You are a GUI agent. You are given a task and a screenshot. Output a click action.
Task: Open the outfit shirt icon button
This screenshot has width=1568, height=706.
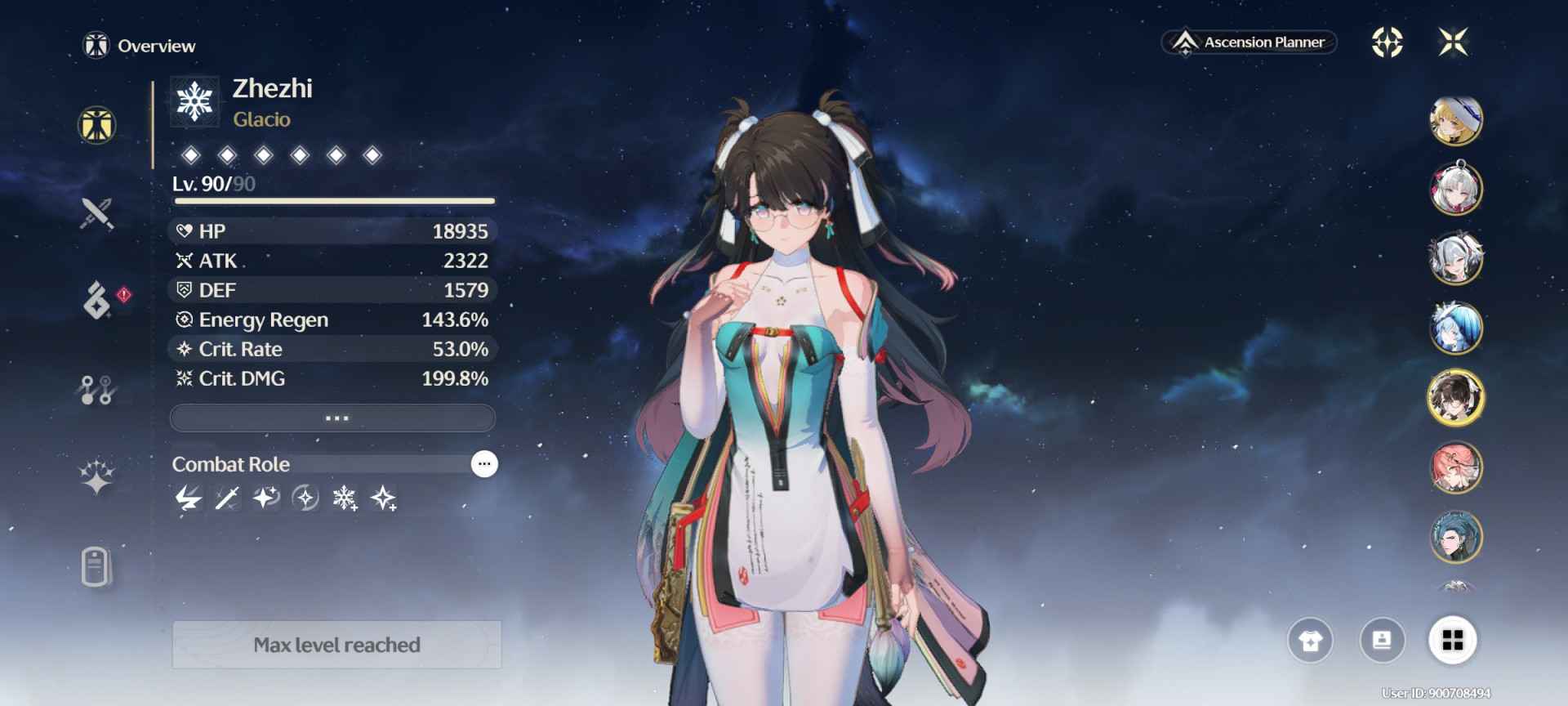[x=1310, y=641]
